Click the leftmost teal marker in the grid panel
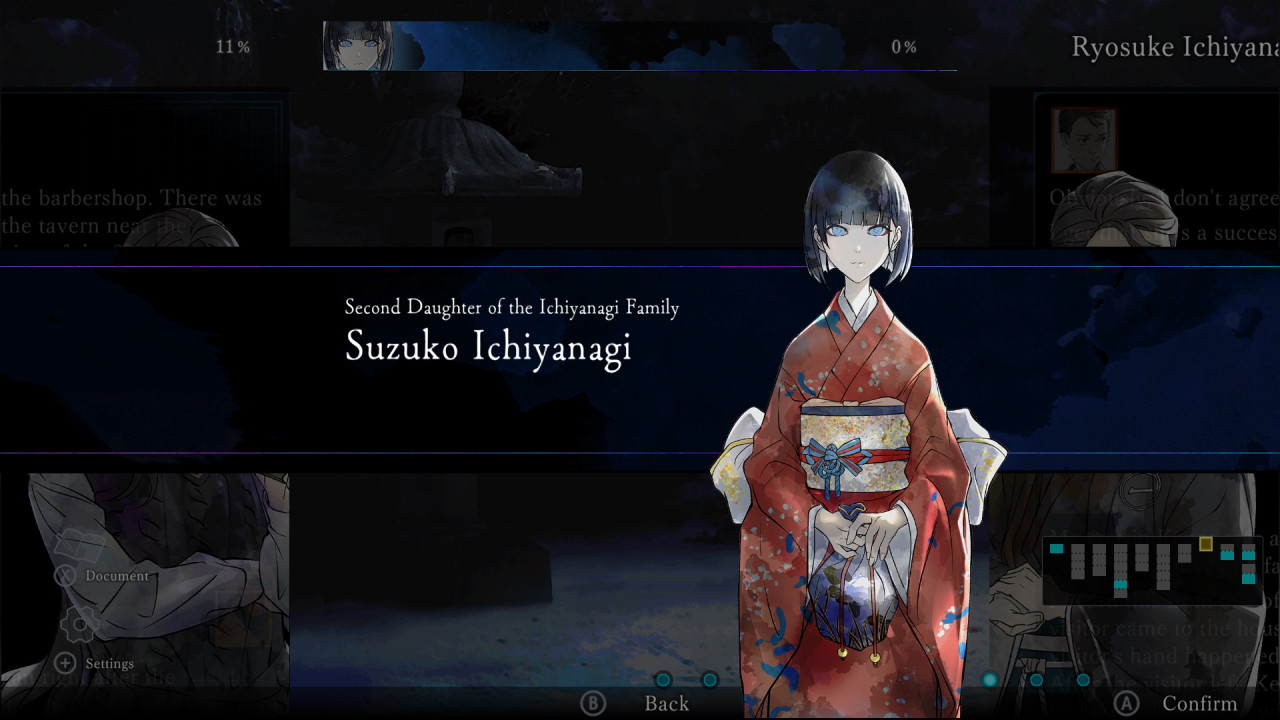Image resolution: width=1280 pixels, height=720 pixels. [1056, 548]
